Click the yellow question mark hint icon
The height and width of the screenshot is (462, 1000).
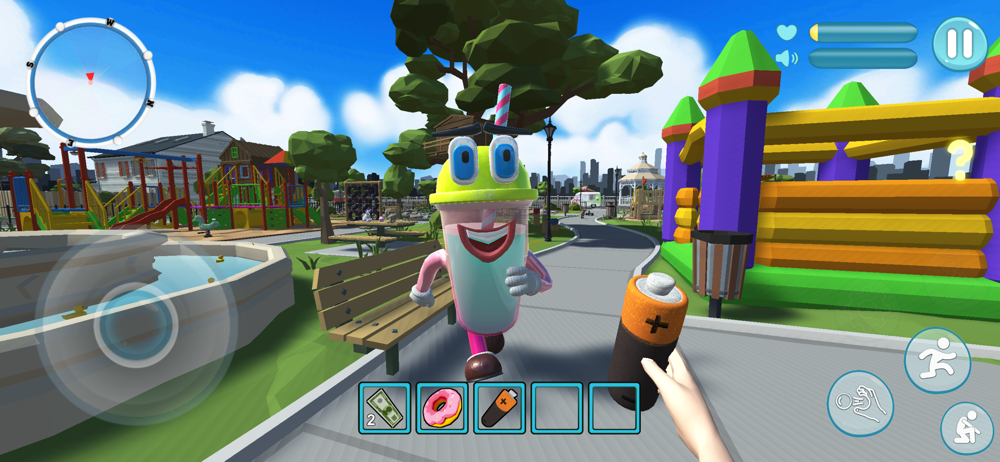click(960, 158)
